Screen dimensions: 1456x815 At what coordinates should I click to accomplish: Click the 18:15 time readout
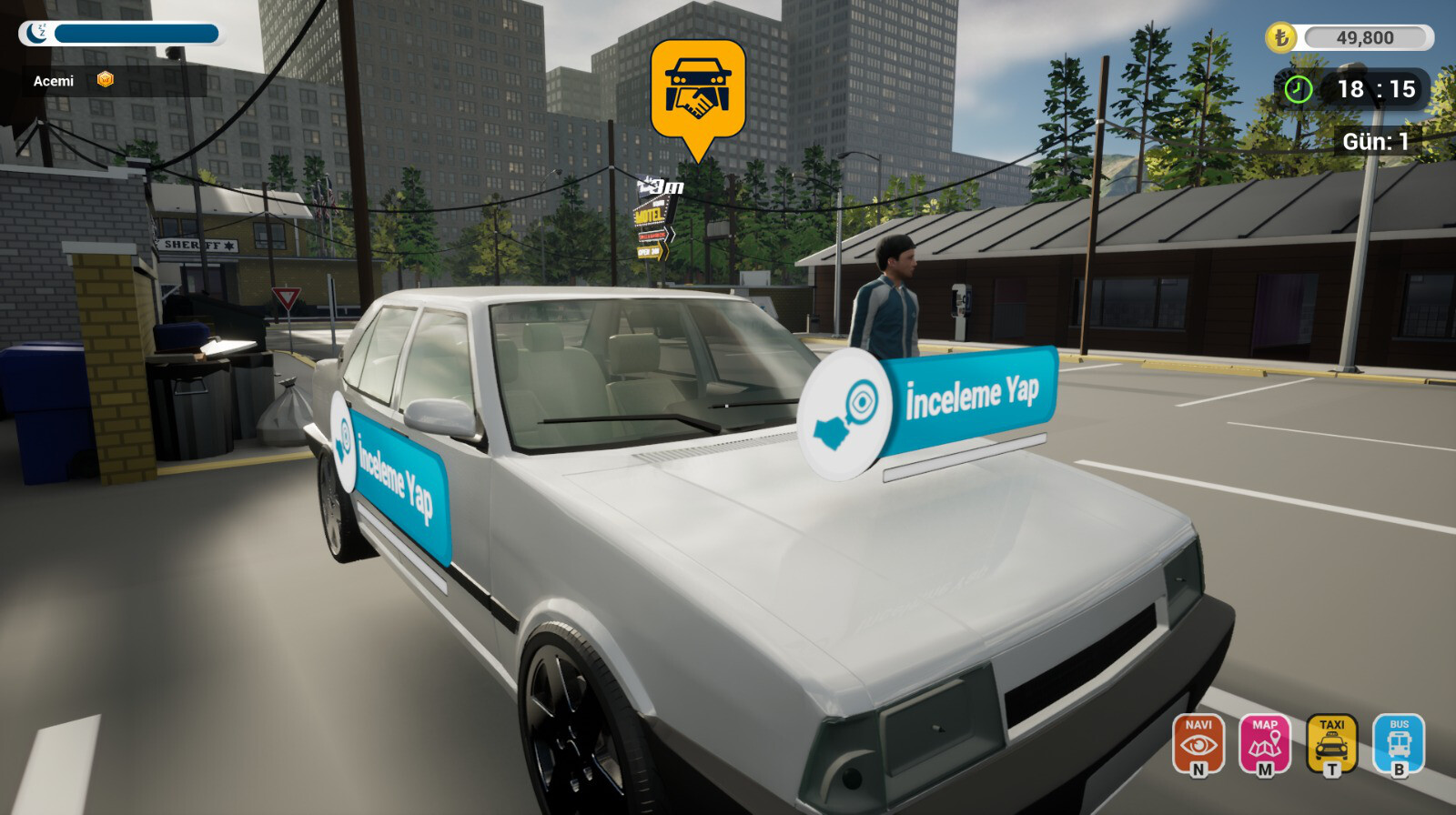click(1376, 90)
